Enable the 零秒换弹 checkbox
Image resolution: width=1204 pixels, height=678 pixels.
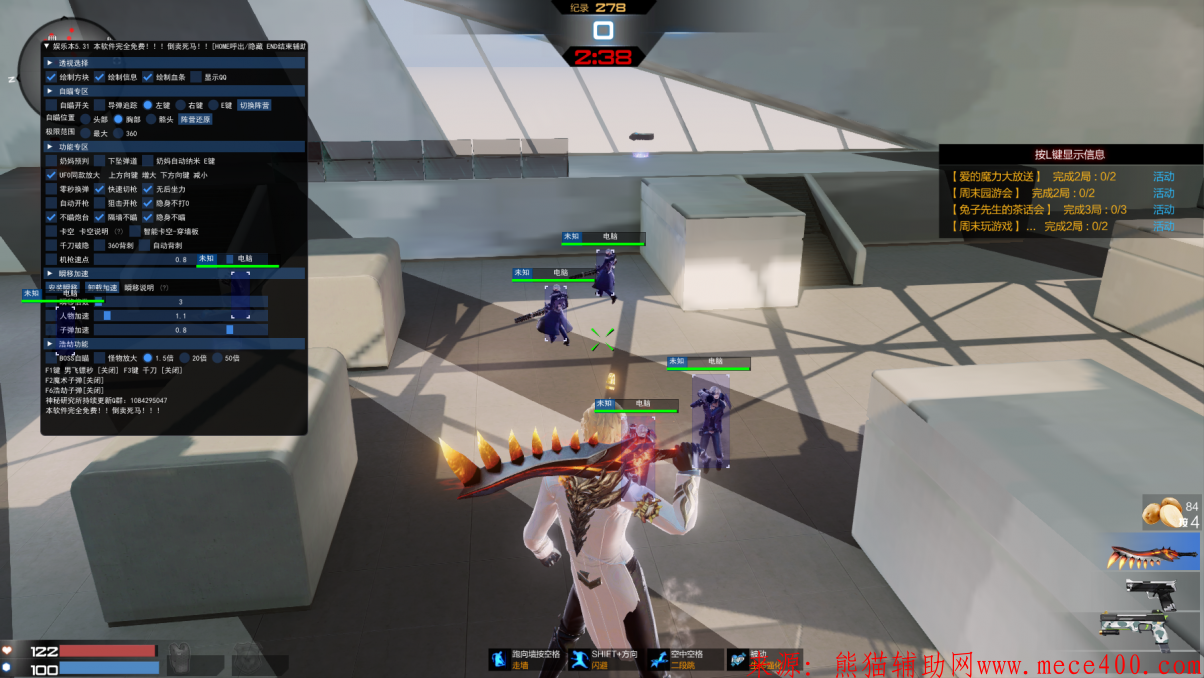[x=52, y=189]
